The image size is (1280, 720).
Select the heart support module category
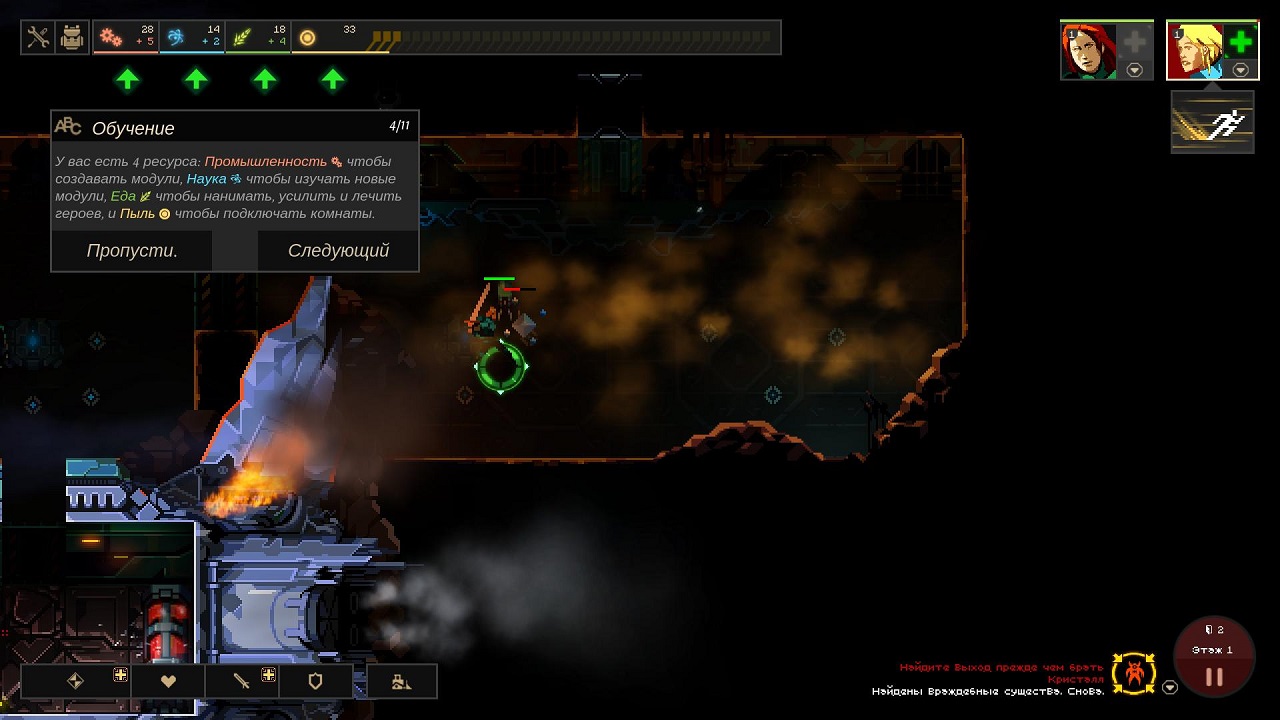[168, 681]
